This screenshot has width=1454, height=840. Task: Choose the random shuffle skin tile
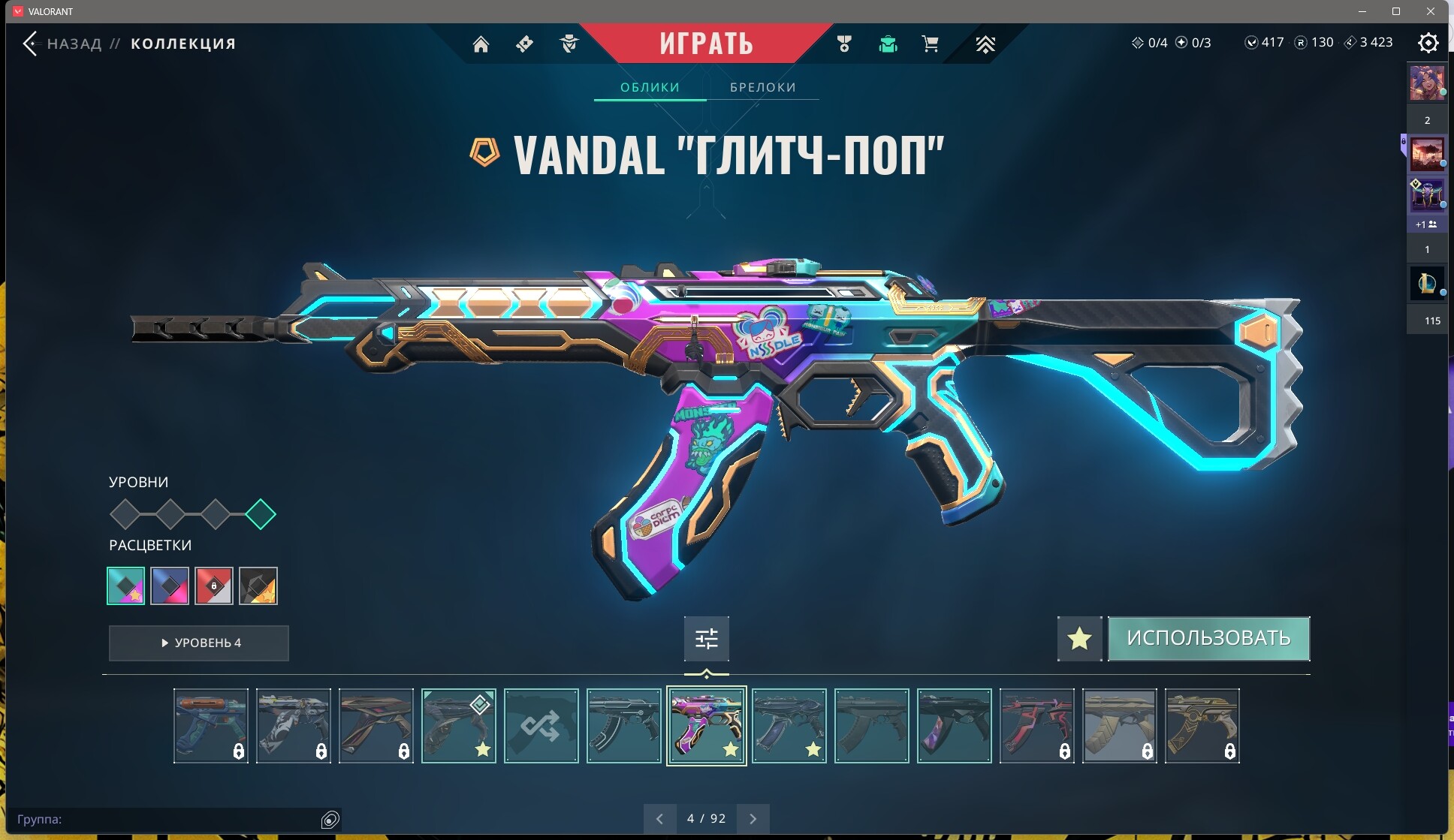[541, 726]
